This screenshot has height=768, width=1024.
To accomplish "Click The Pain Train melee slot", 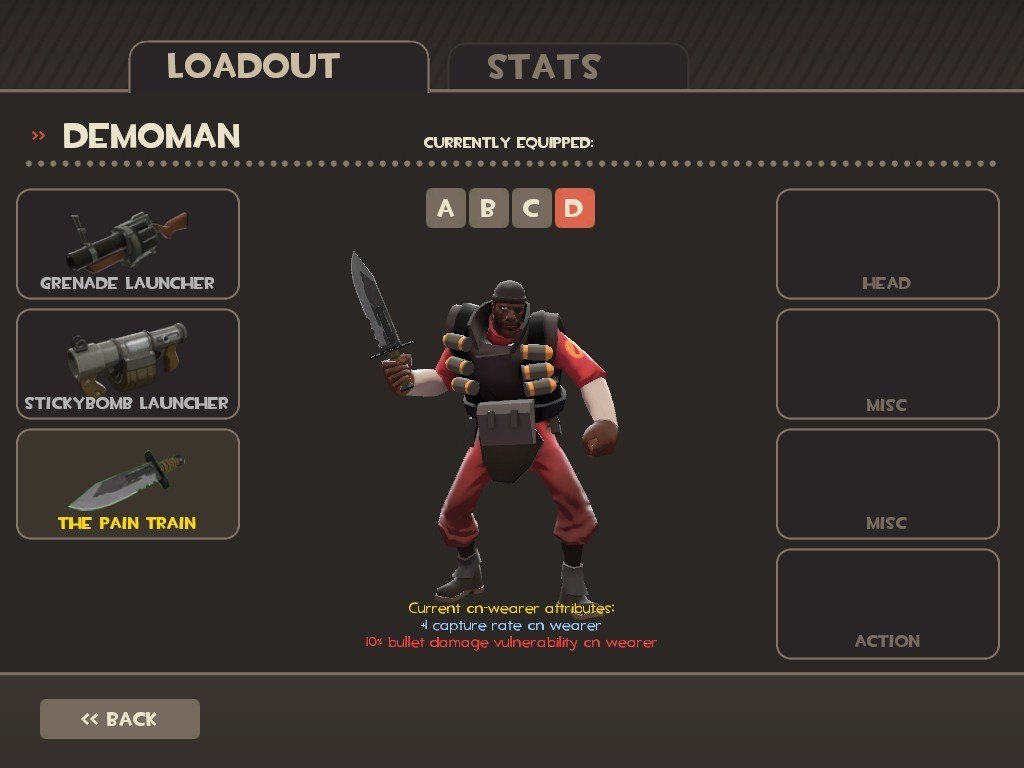I will [x=128, y=484].
